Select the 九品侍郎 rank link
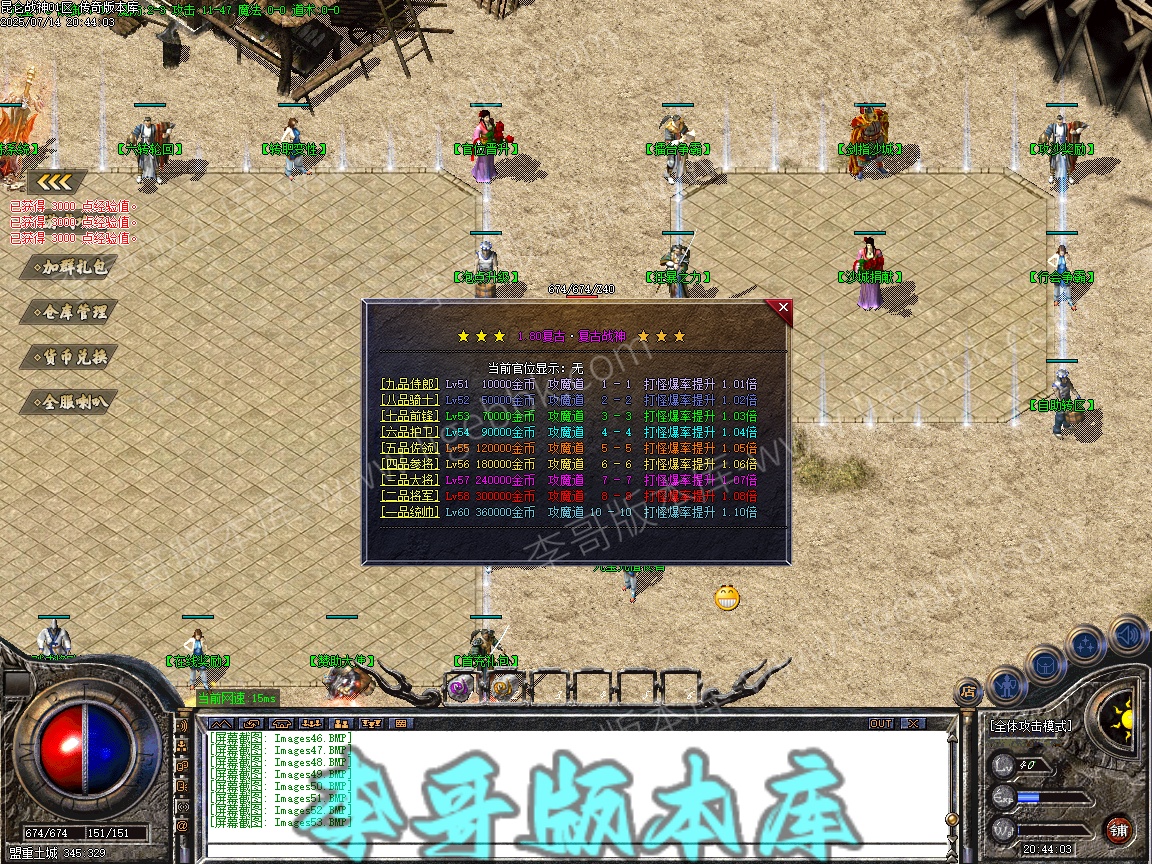The width and height of the screenshot is (1152, 864). (x=410, y=384)
